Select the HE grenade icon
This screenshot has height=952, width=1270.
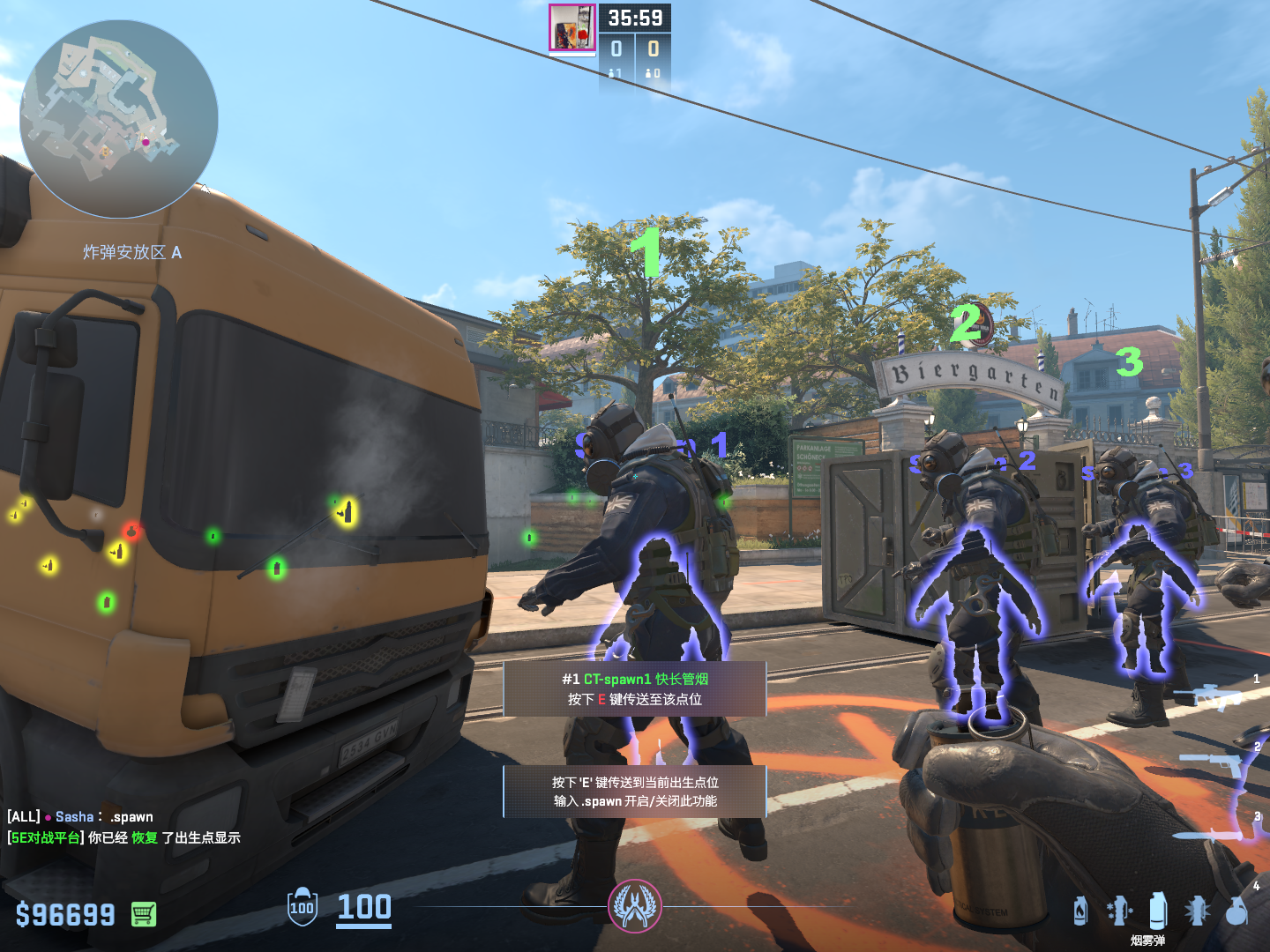tap(1236, 911)
